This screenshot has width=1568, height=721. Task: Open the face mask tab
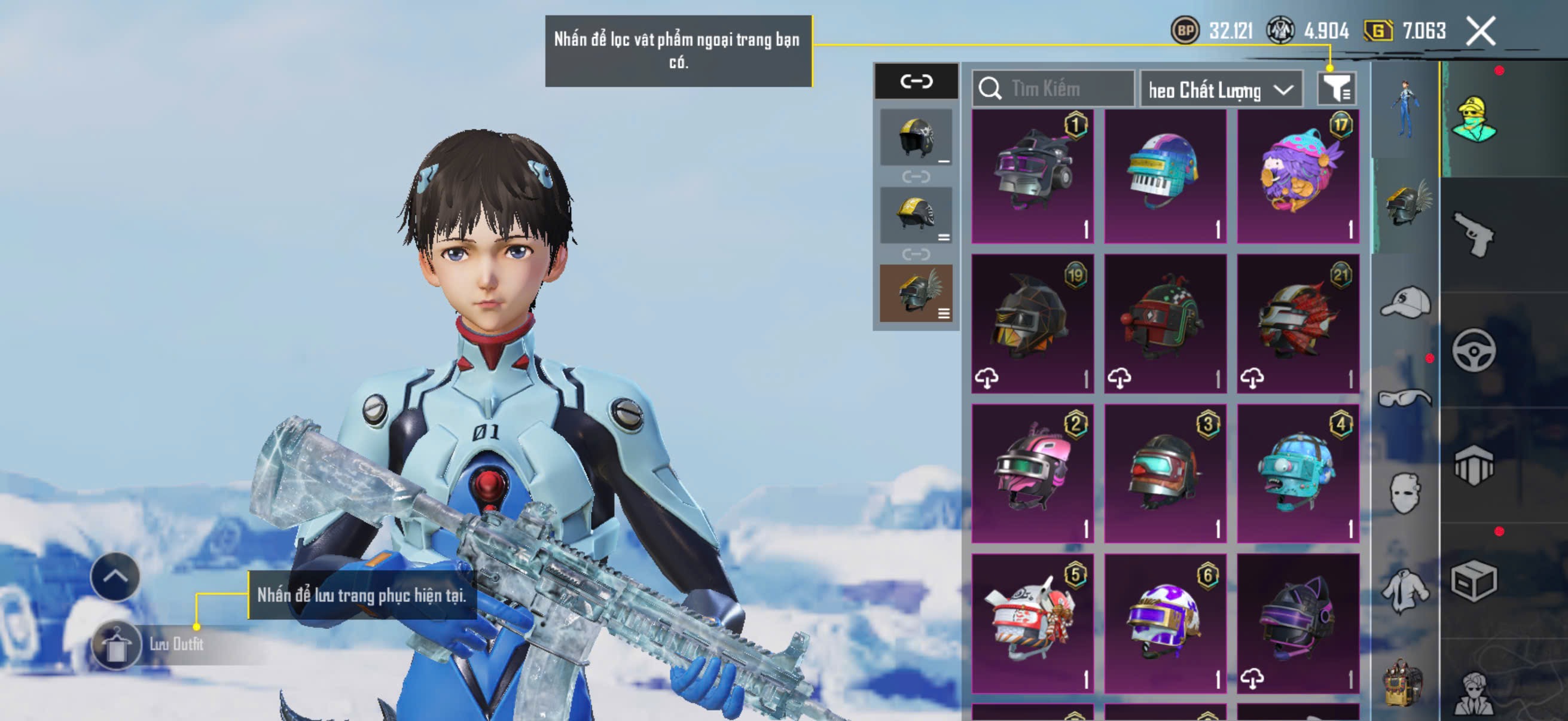point(1405,493)
